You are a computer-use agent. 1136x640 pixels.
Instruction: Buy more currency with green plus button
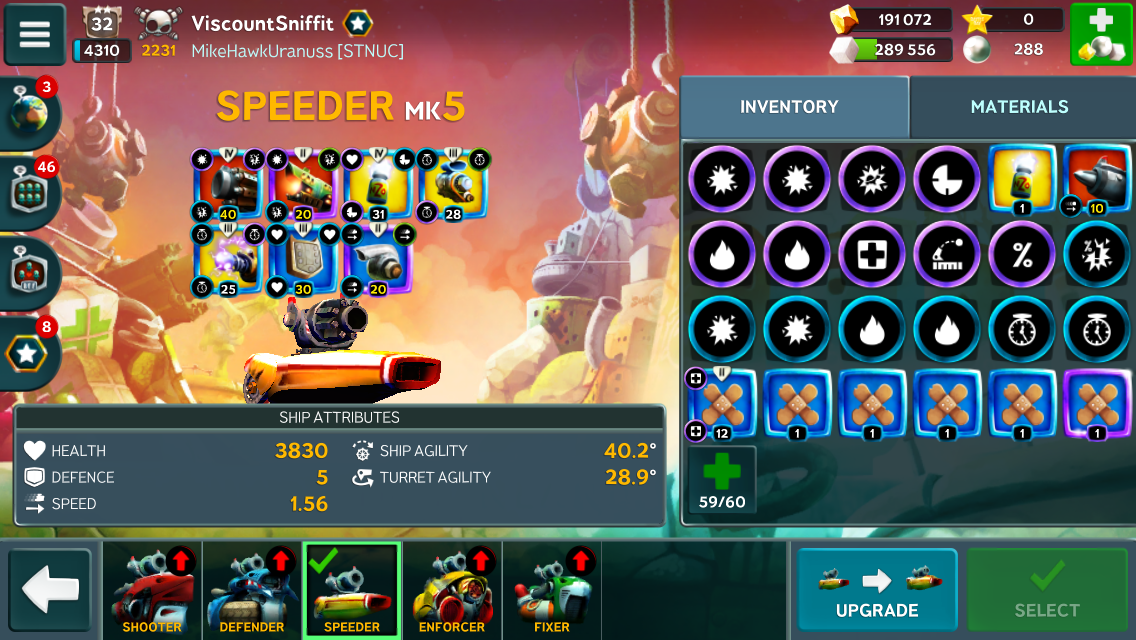(1101, 34)
